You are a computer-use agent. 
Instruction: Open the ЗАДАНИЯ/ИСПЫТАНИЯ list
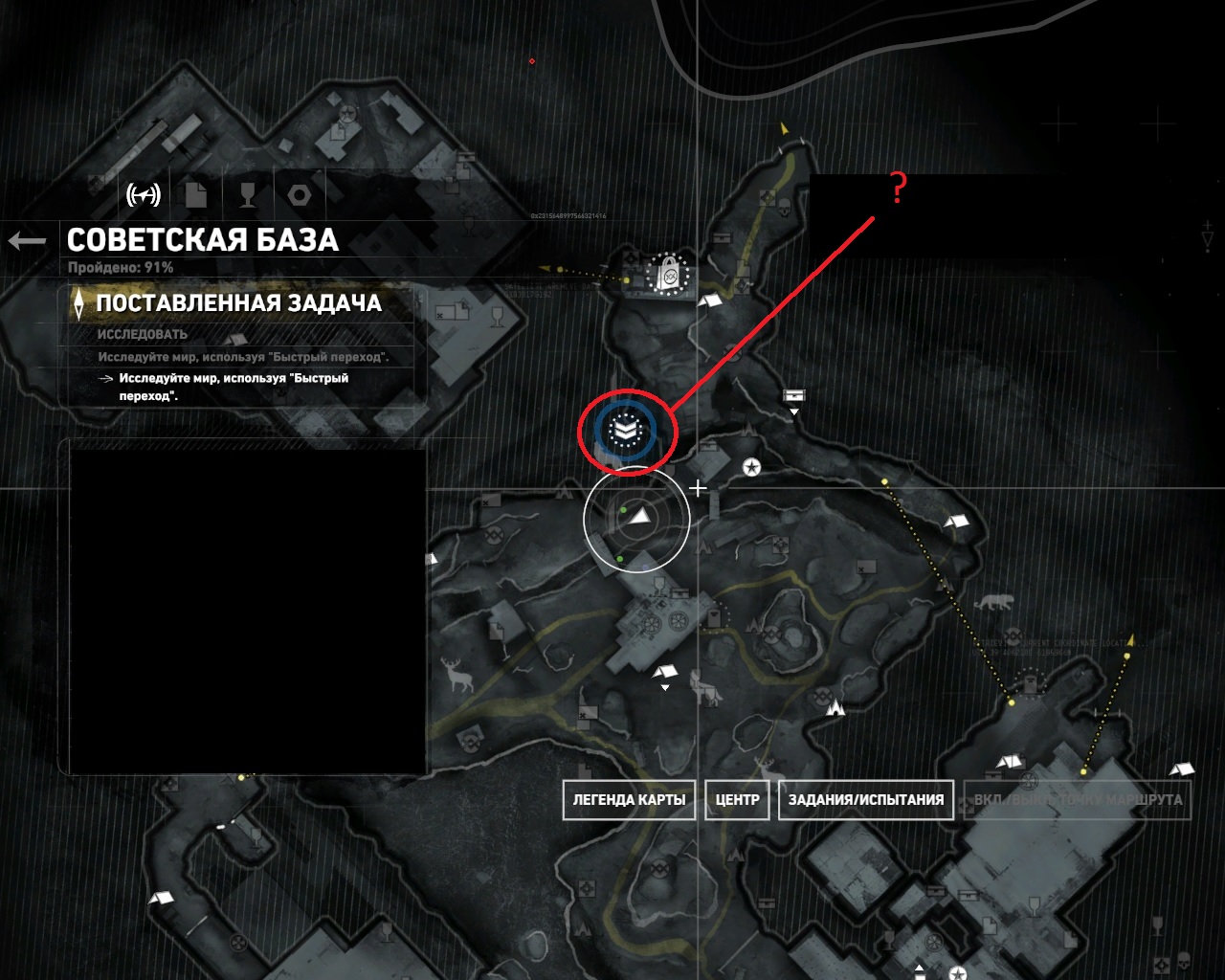[865, 800]
